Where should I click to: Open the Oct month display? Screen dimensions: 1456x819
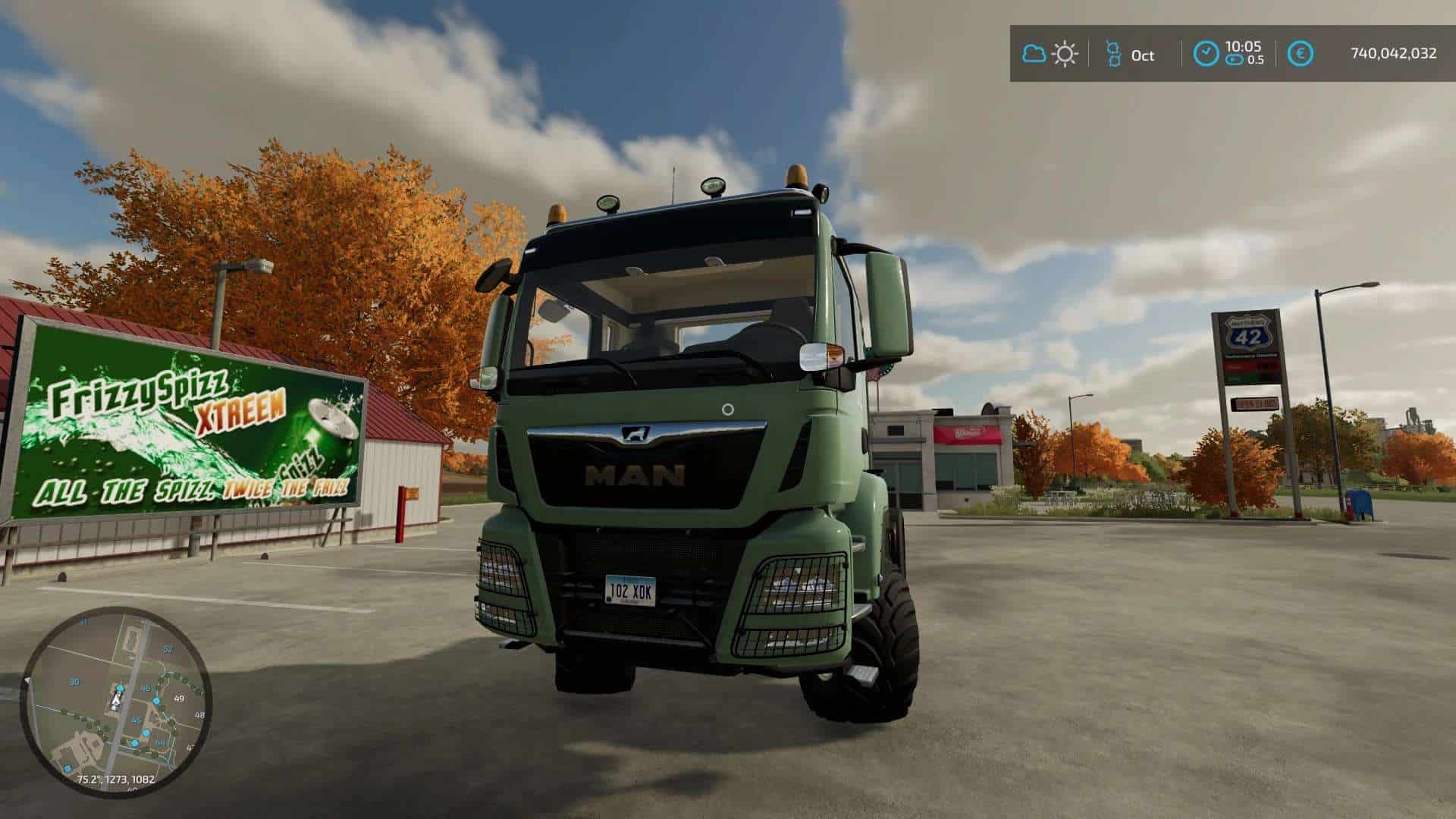1143,55
